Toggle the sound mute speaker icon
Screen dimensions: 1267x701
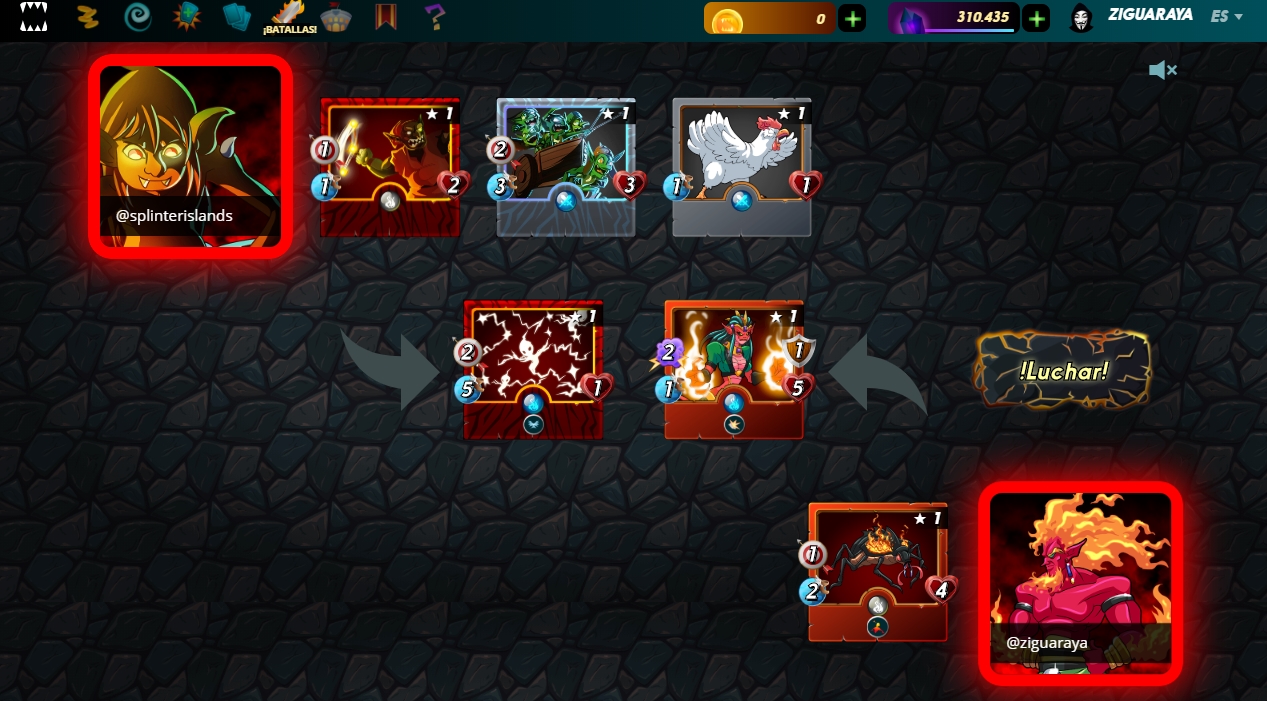[x=1162, y=70]
